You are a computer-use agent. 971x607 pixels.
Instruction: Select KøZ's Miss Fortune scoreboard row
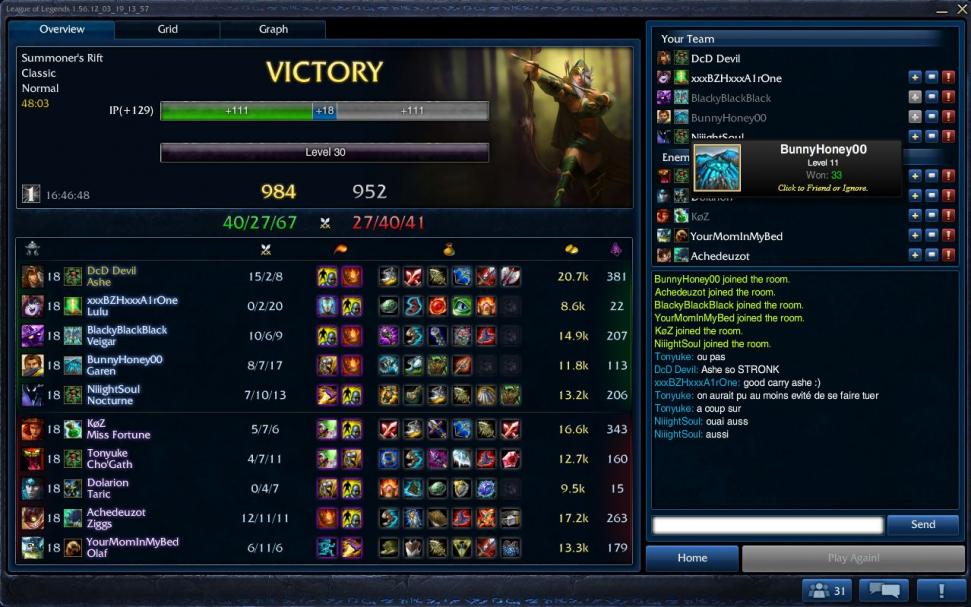coord(325,429)
